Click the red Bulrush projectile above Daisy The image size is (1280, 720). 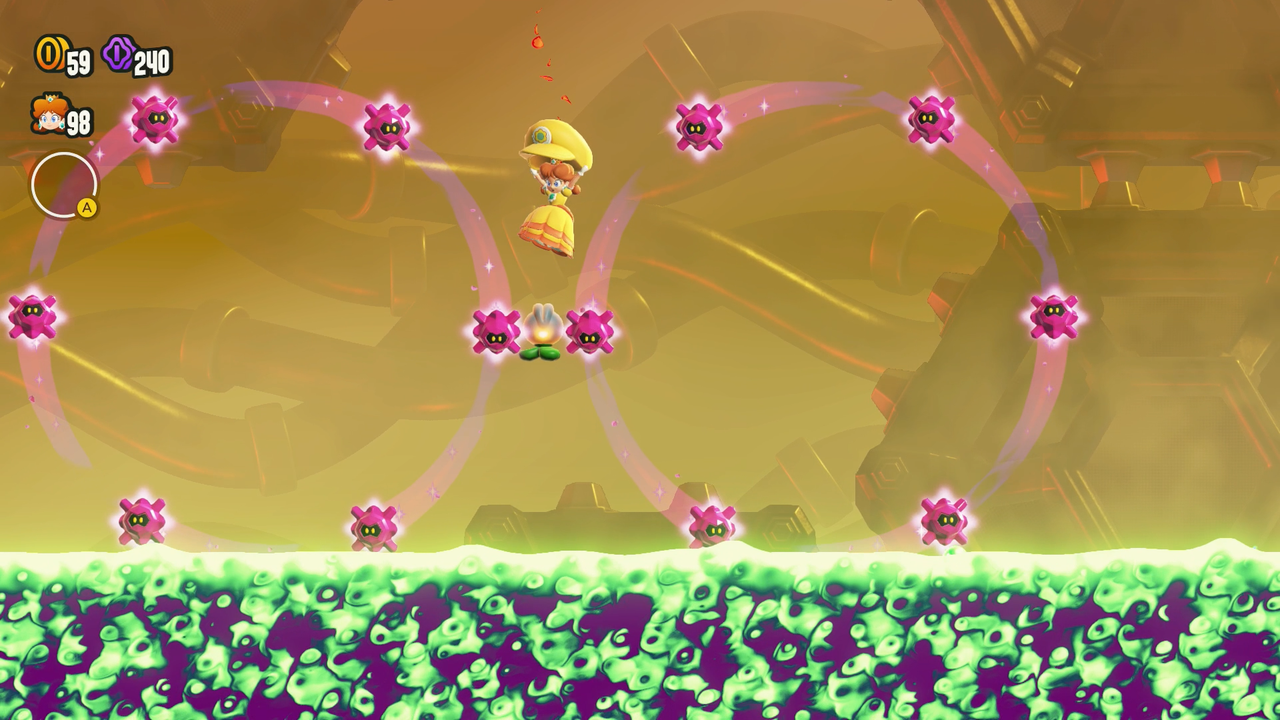click(x=539, y=43)
